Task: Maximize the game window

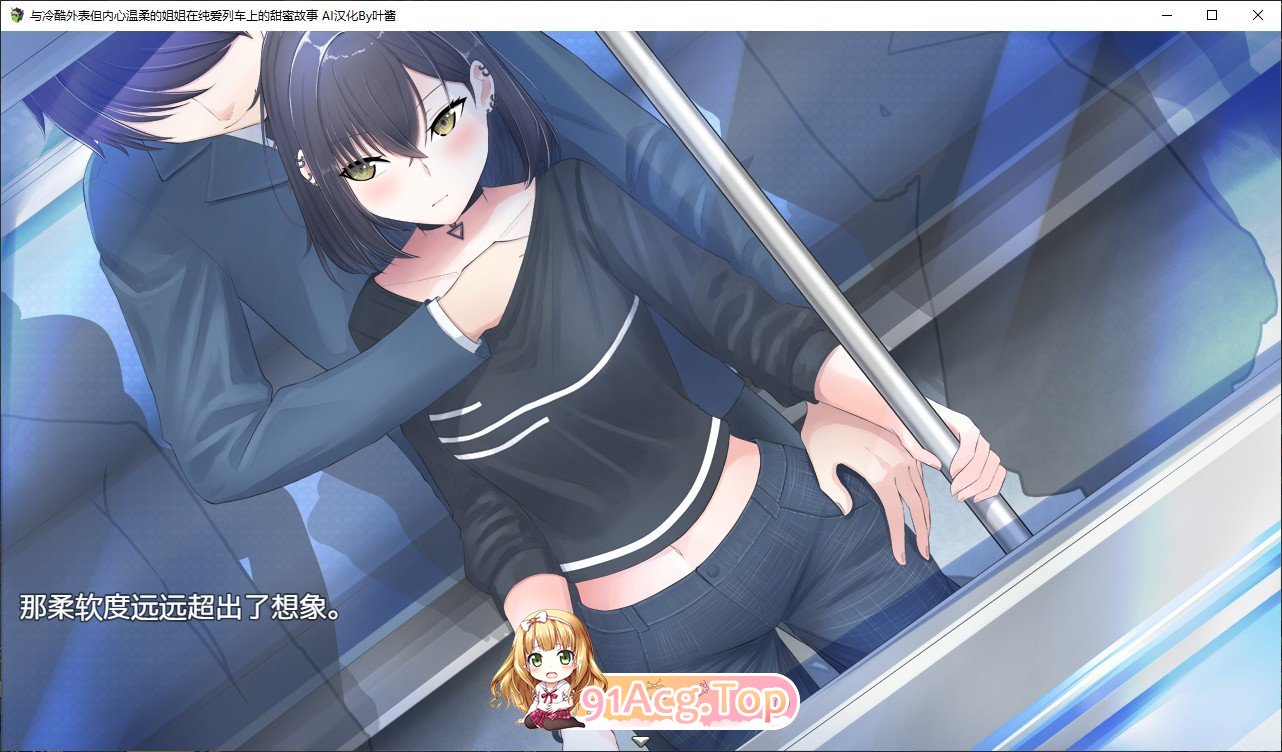Action: coord(1212,15)
